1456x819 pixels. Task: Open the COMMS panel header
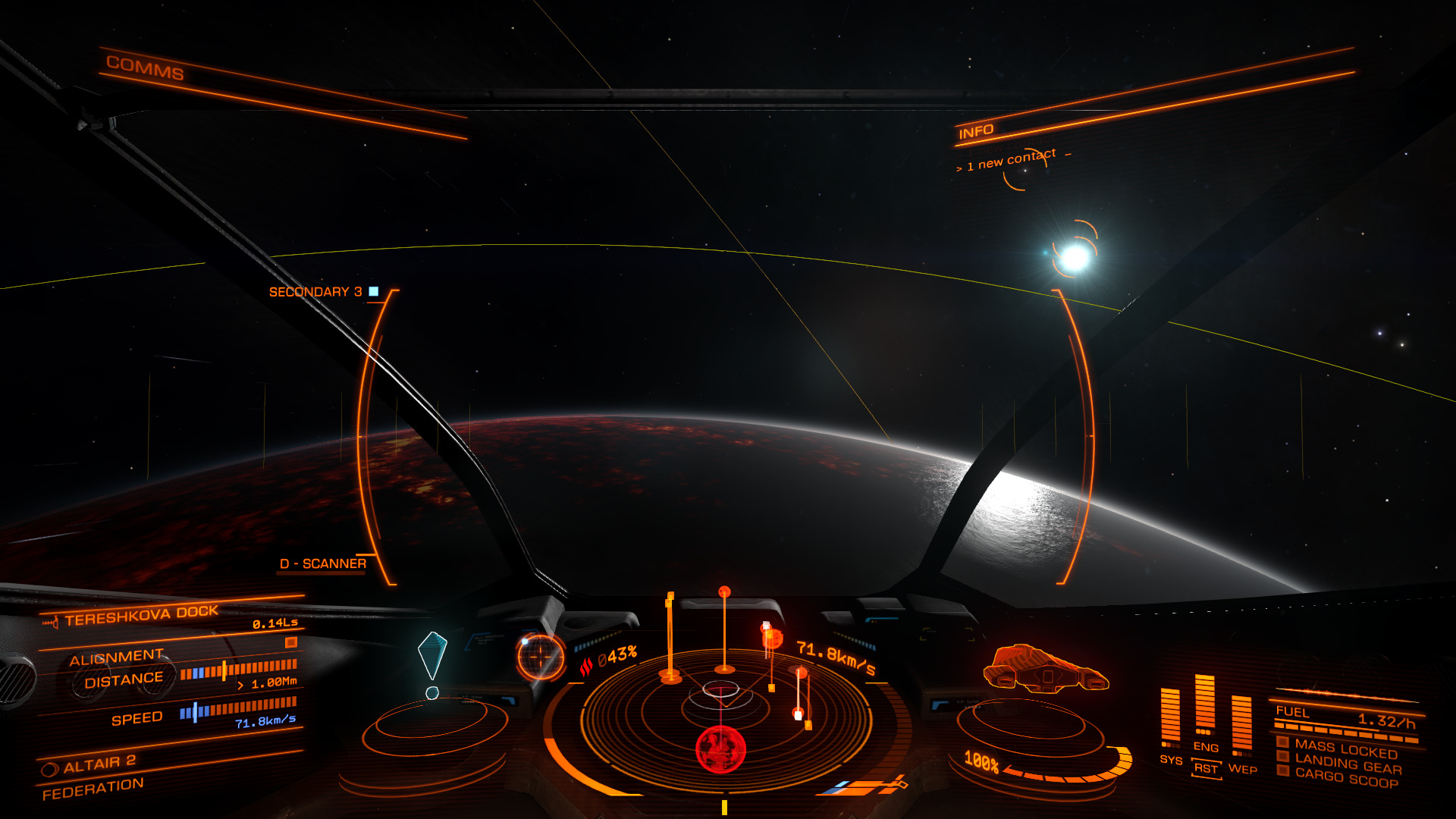145,68
